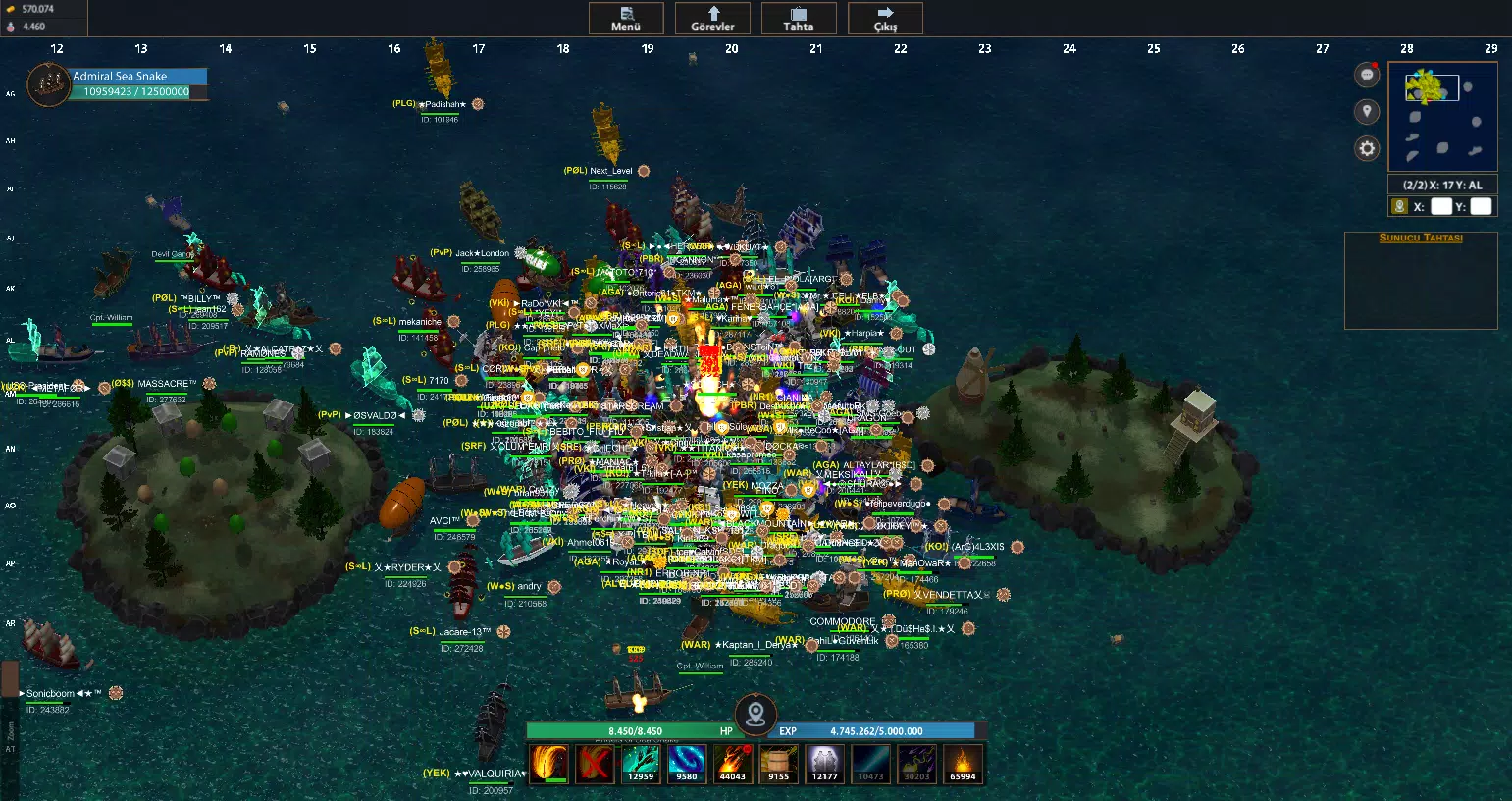Click the X coordinate input field
Viewport: 1512px width, 801px height.
pyautogui.click(x=1440, y=206)
